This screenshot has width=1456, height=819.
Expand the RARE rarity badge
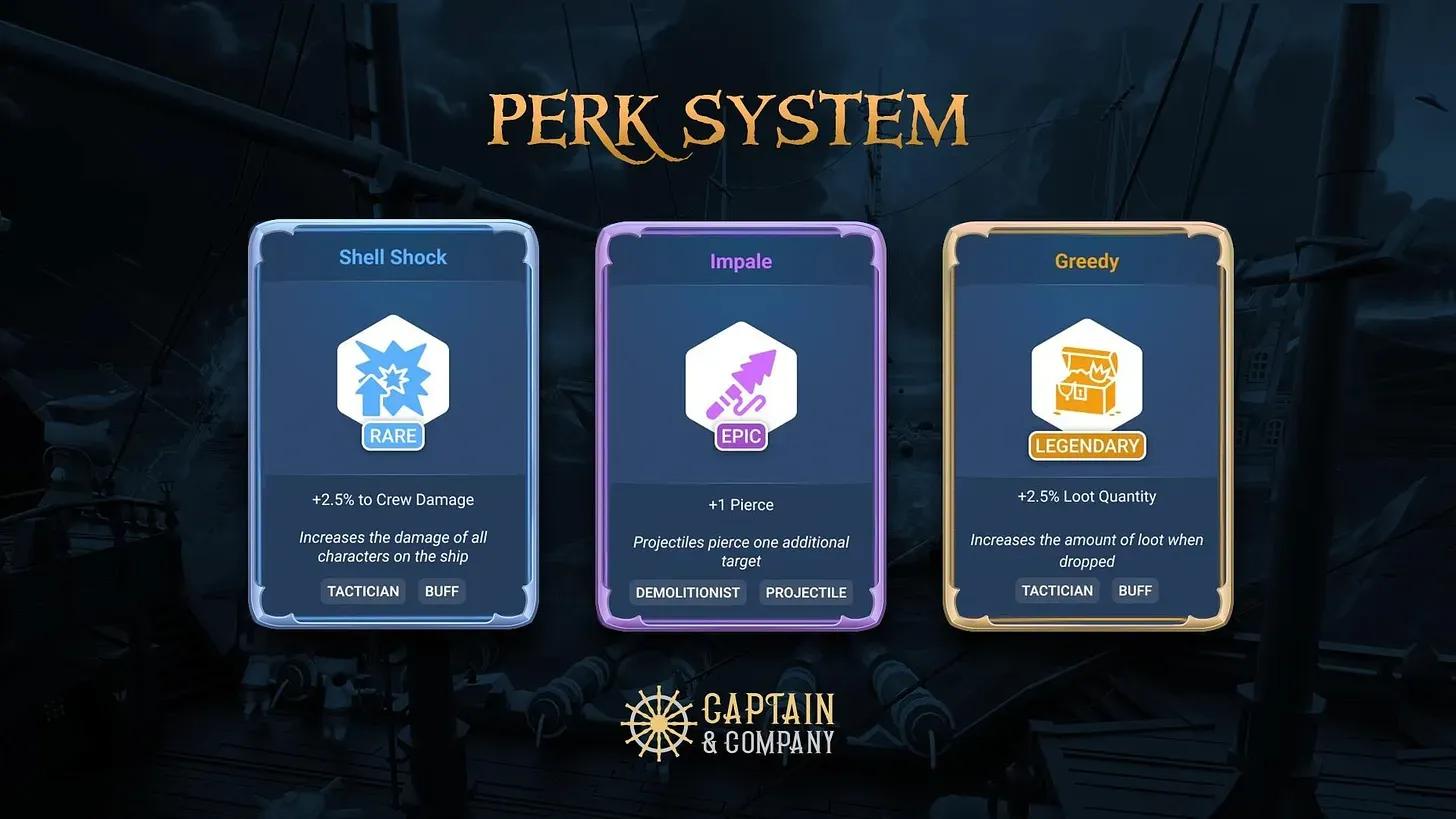(x=392, y=436)
